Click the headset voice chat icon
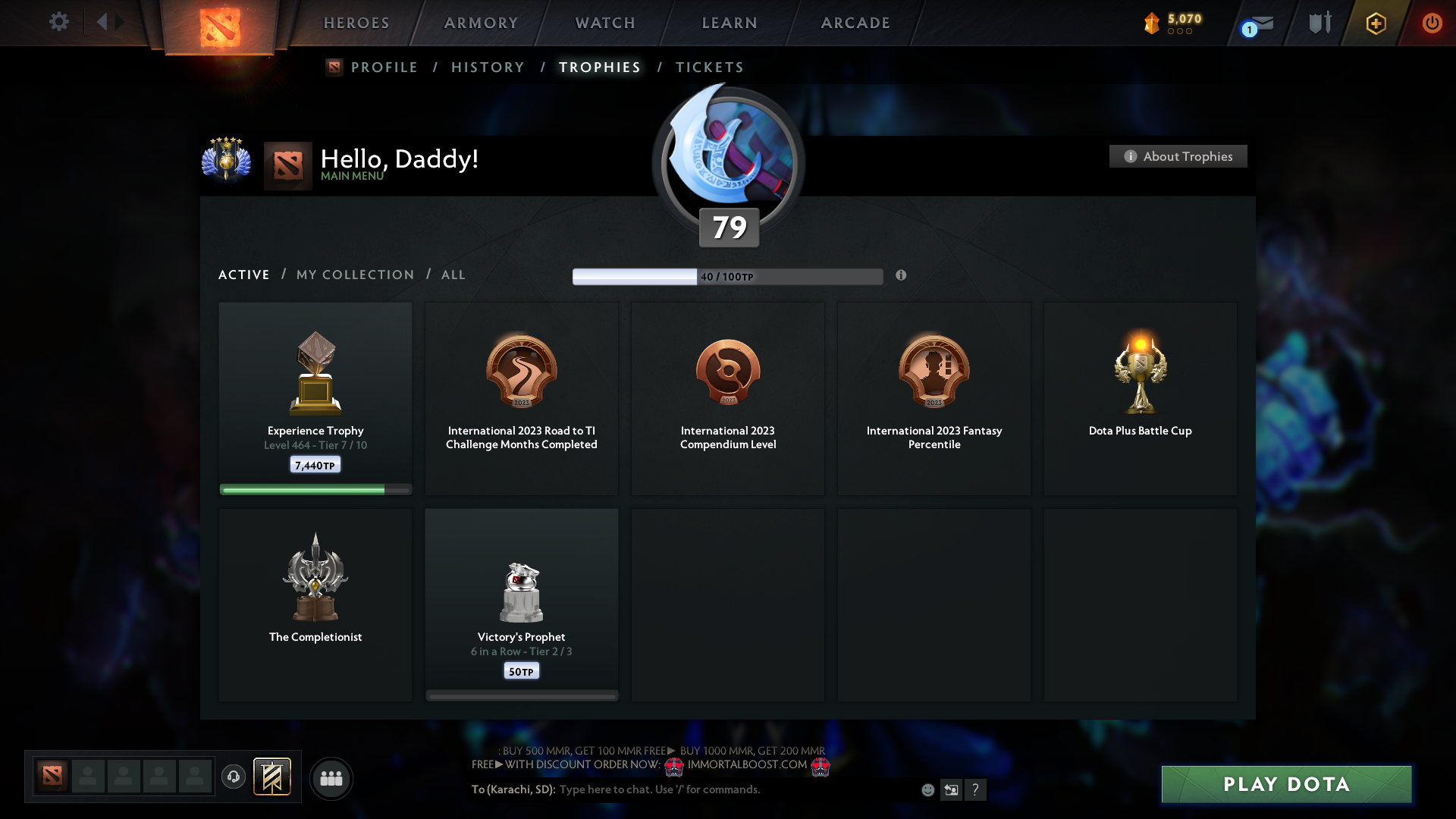The height and width of the screenshot is (819, 1456). click(234, 777)
